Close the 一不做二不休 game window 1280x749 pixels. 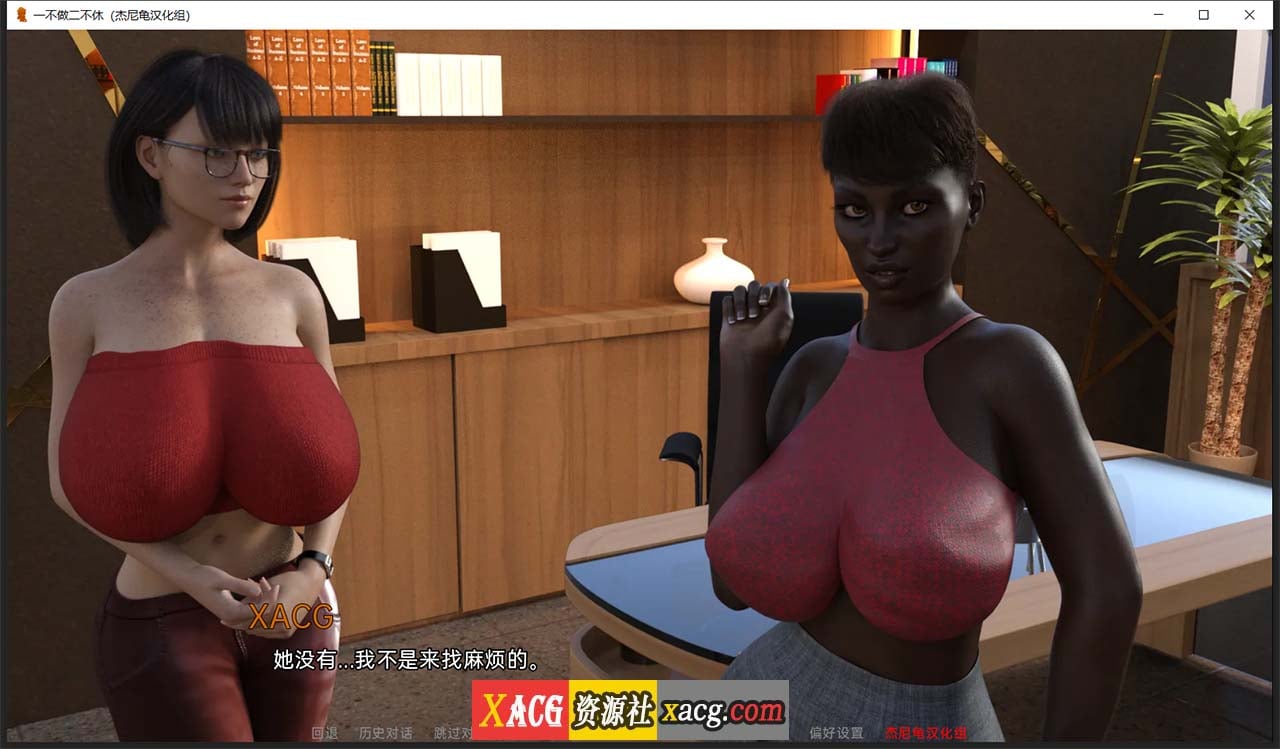coord(1249,14)
